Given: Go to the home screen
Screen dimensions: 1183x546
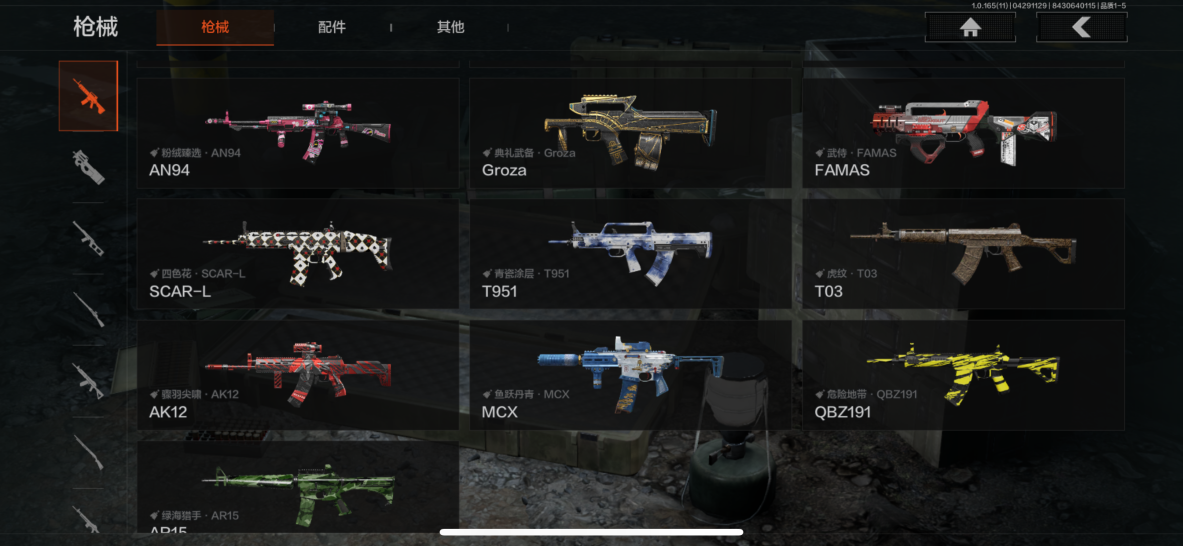Looking at the screenshot, I should tap(969, 28).
